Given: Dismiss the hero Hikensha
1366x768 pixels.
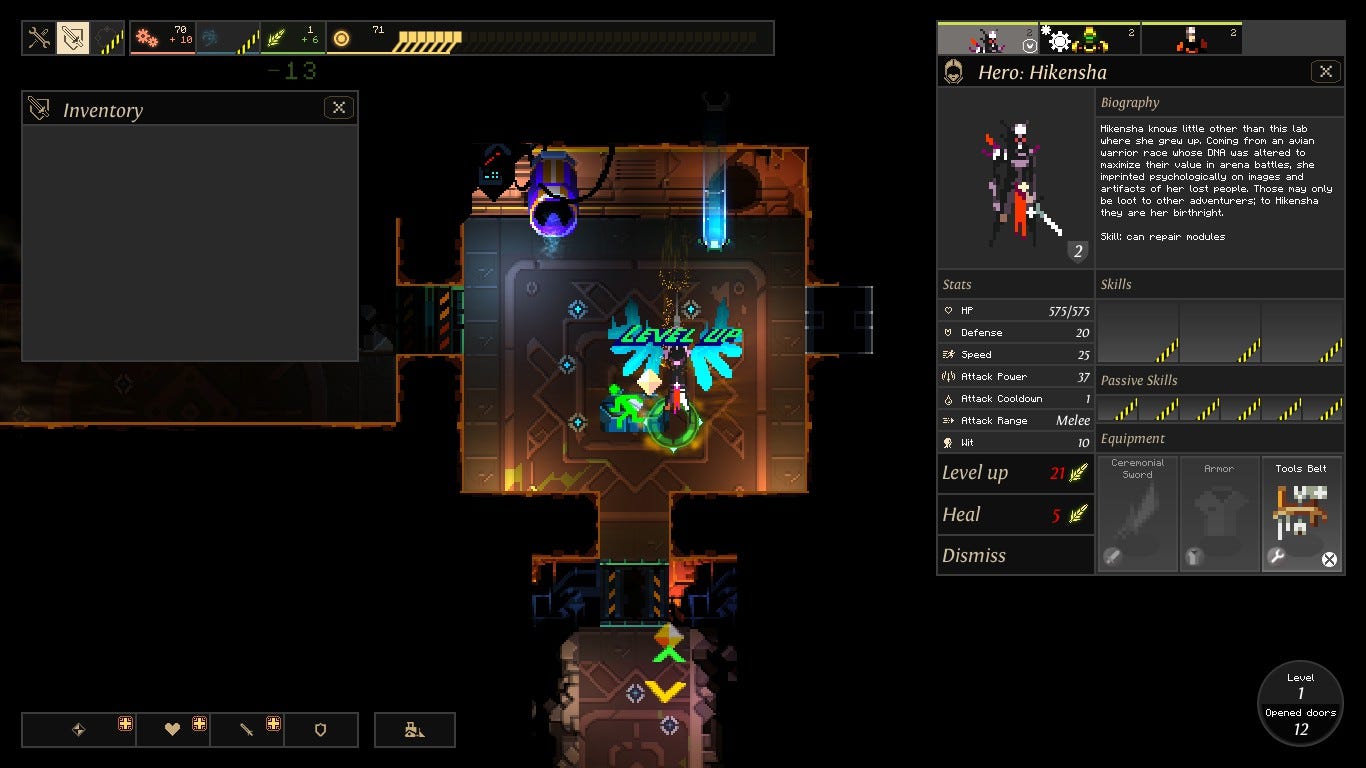Looking at the screenshot, I should [1015, 555].
